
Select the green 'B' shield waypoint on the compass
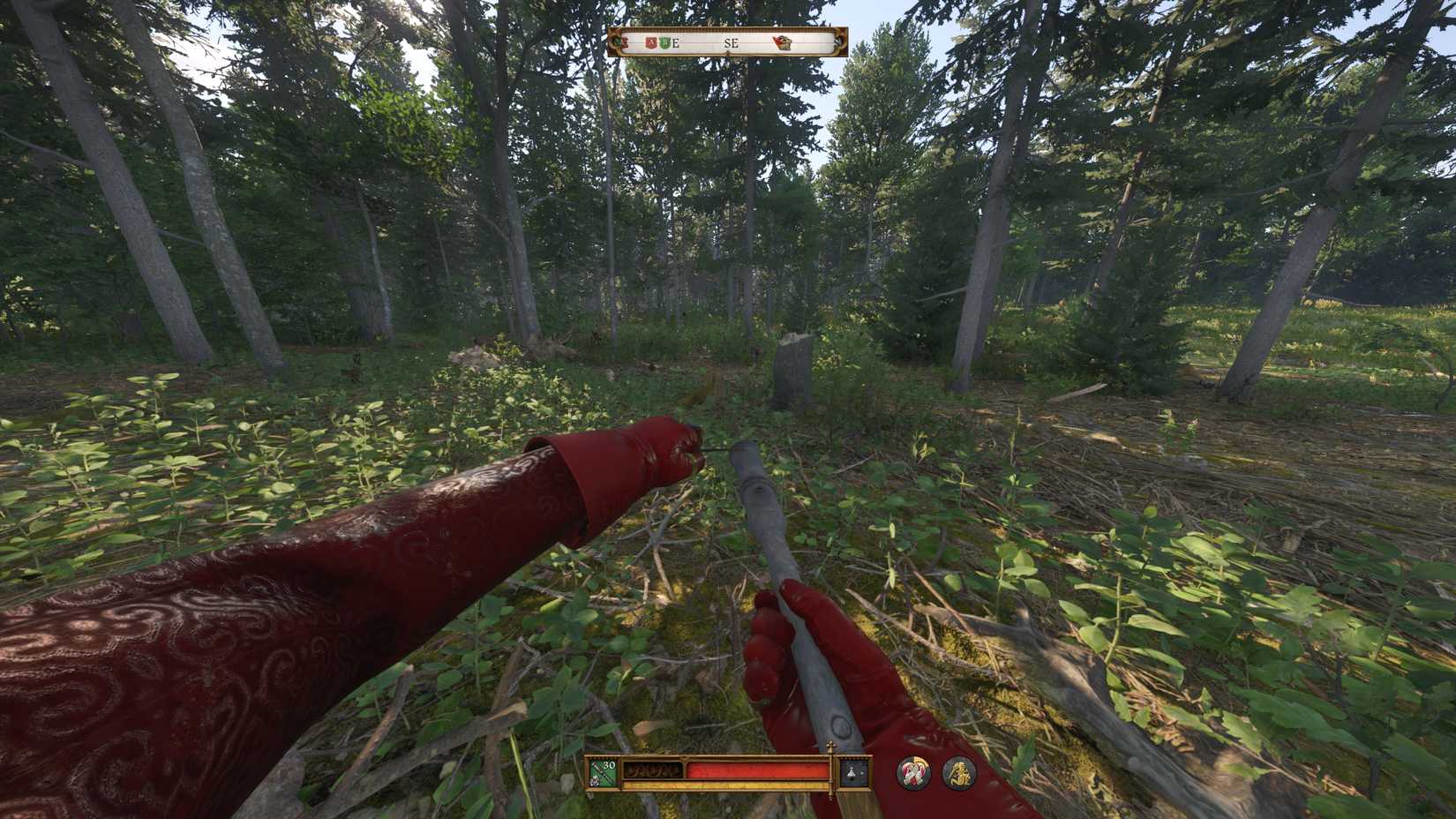click(664, 41)
